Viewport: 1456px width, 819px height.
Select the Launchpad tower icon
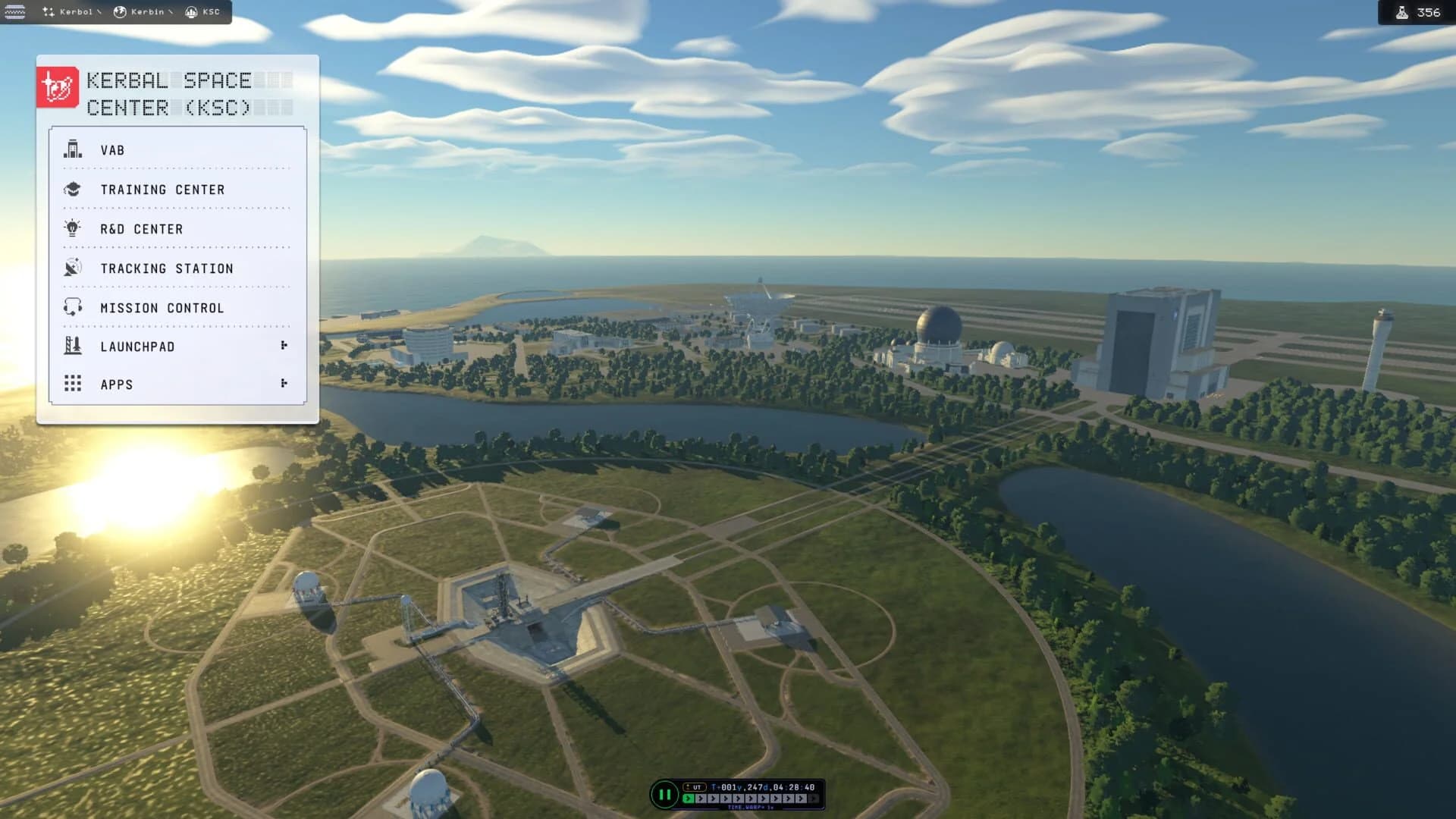tap(72, 347)
